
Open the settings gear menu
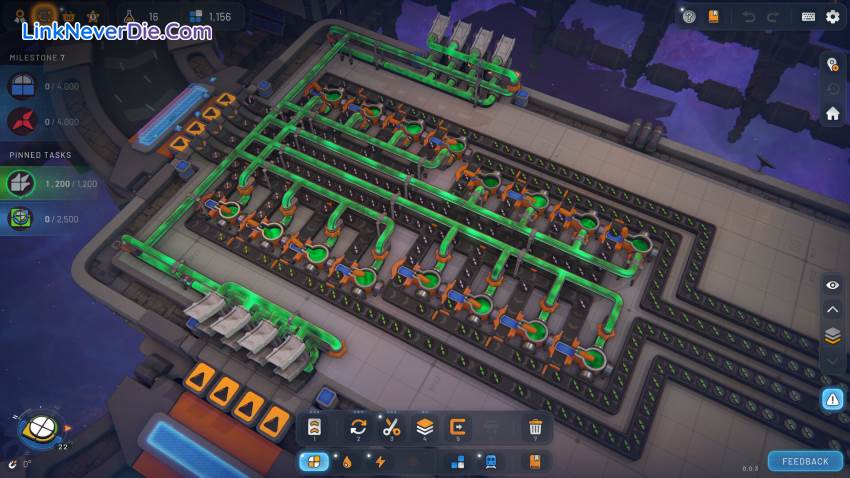click(x=832, y=16)
